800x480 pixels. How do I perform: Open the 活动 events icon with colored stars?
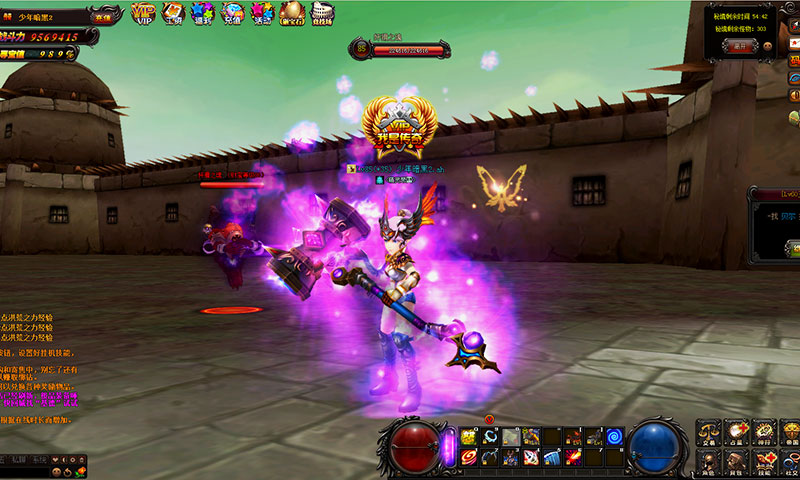pyautogui.click(x=263, y=13)
